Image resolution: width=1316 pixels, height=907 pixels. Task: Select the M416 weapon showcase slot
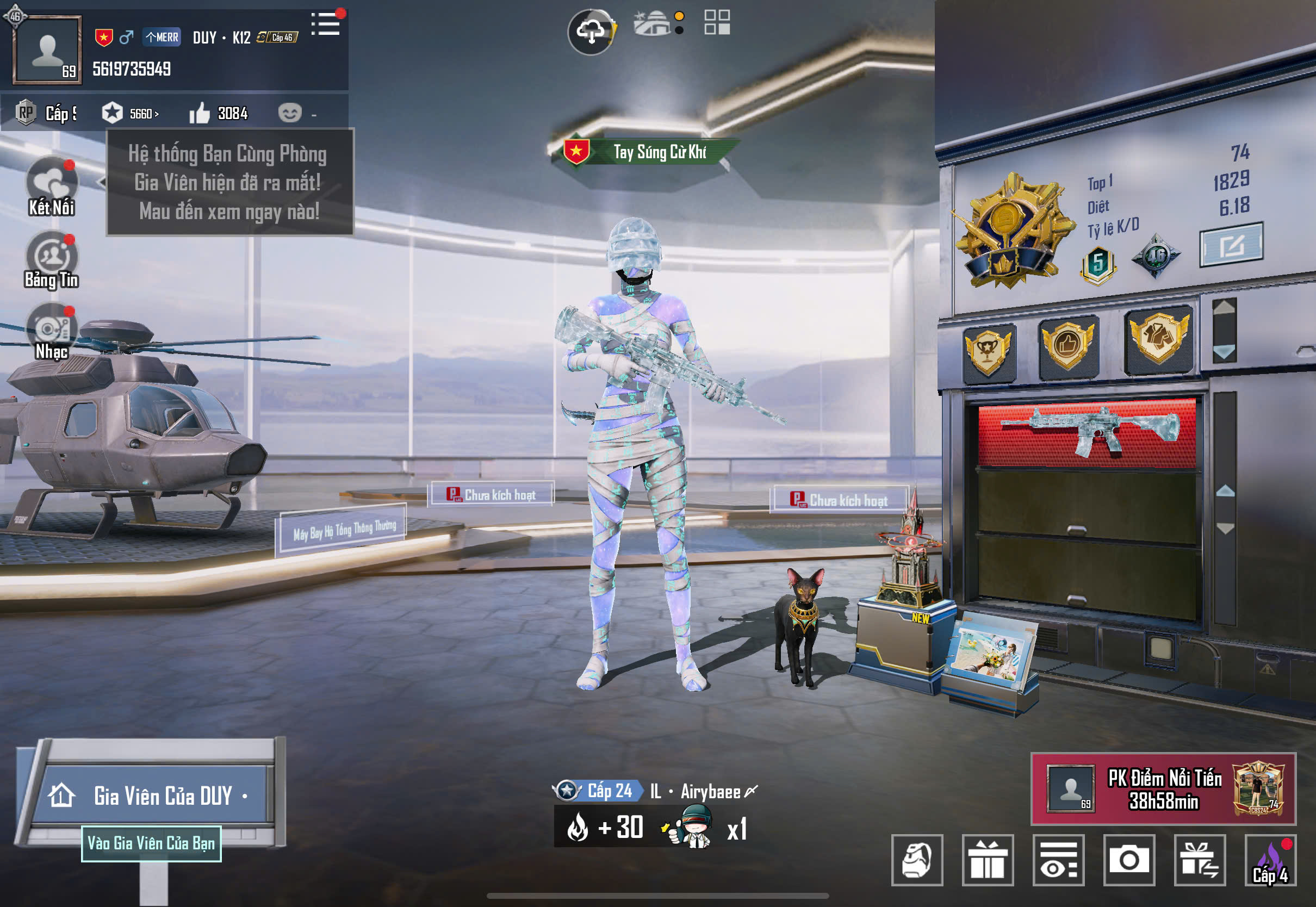click(x=1088, y=432)
